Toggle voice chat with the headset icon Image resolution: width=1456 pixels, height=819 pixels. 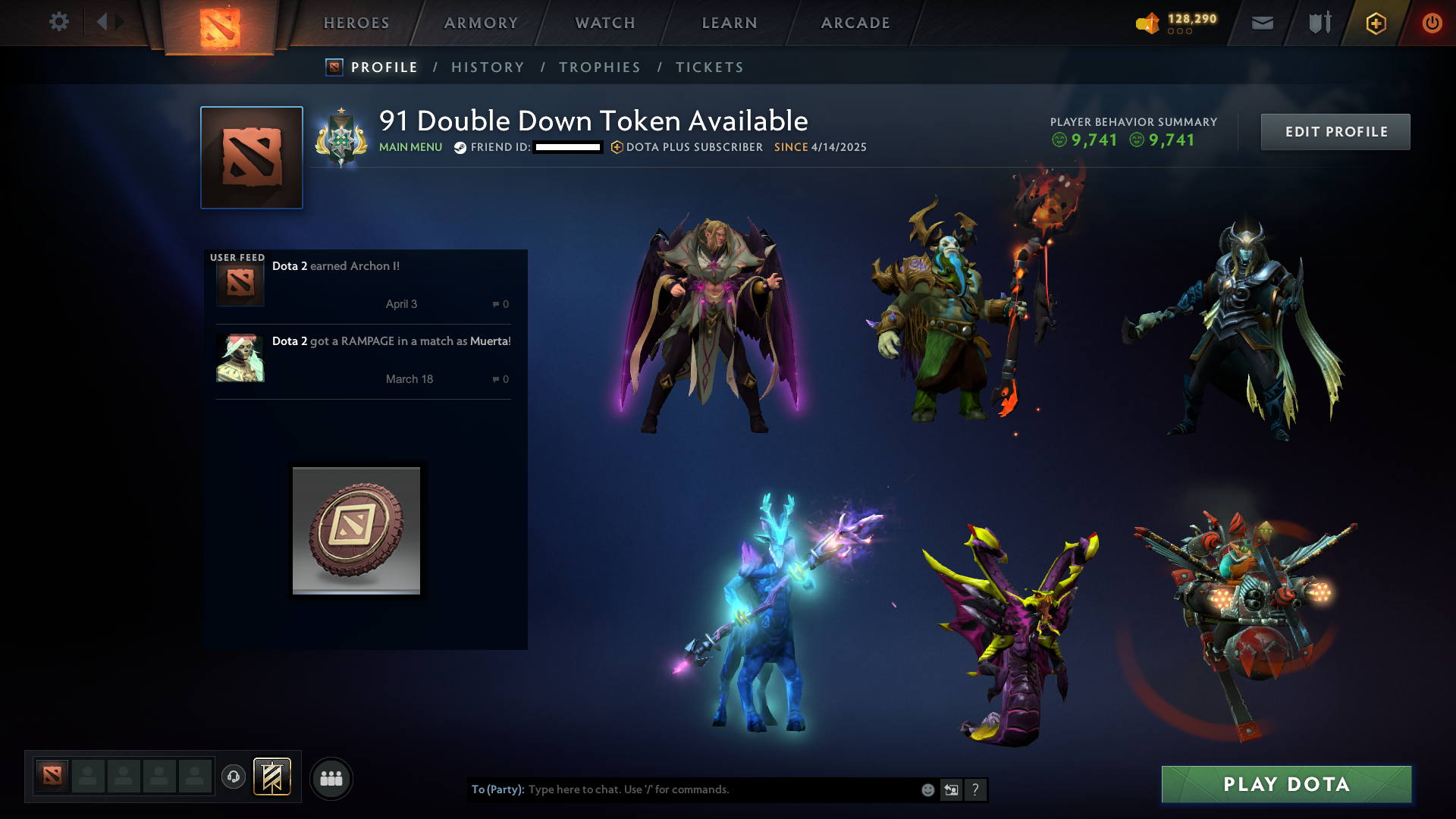pos(233,778)
